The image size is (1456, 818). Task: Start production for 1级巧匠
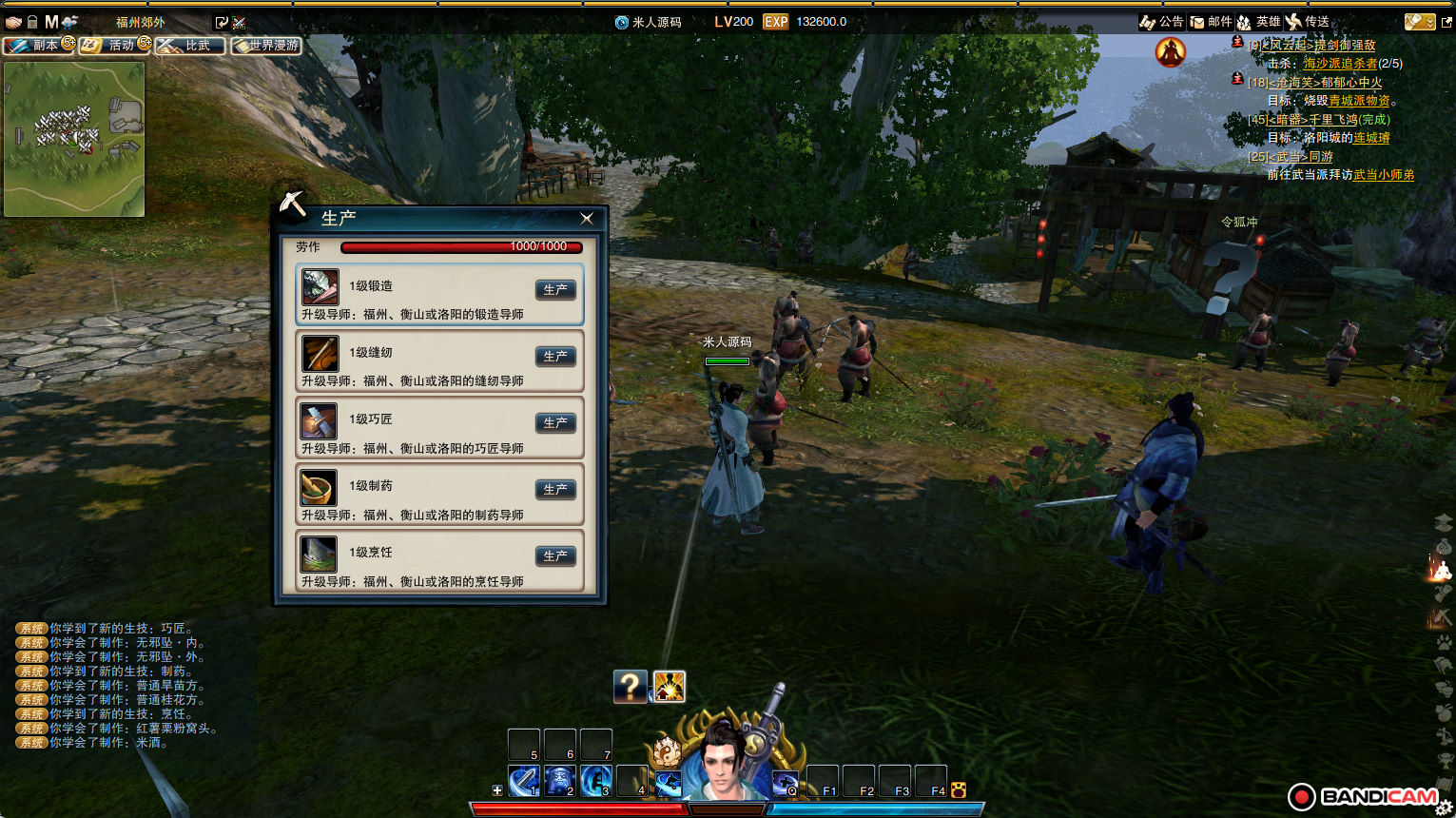point(555,422)
